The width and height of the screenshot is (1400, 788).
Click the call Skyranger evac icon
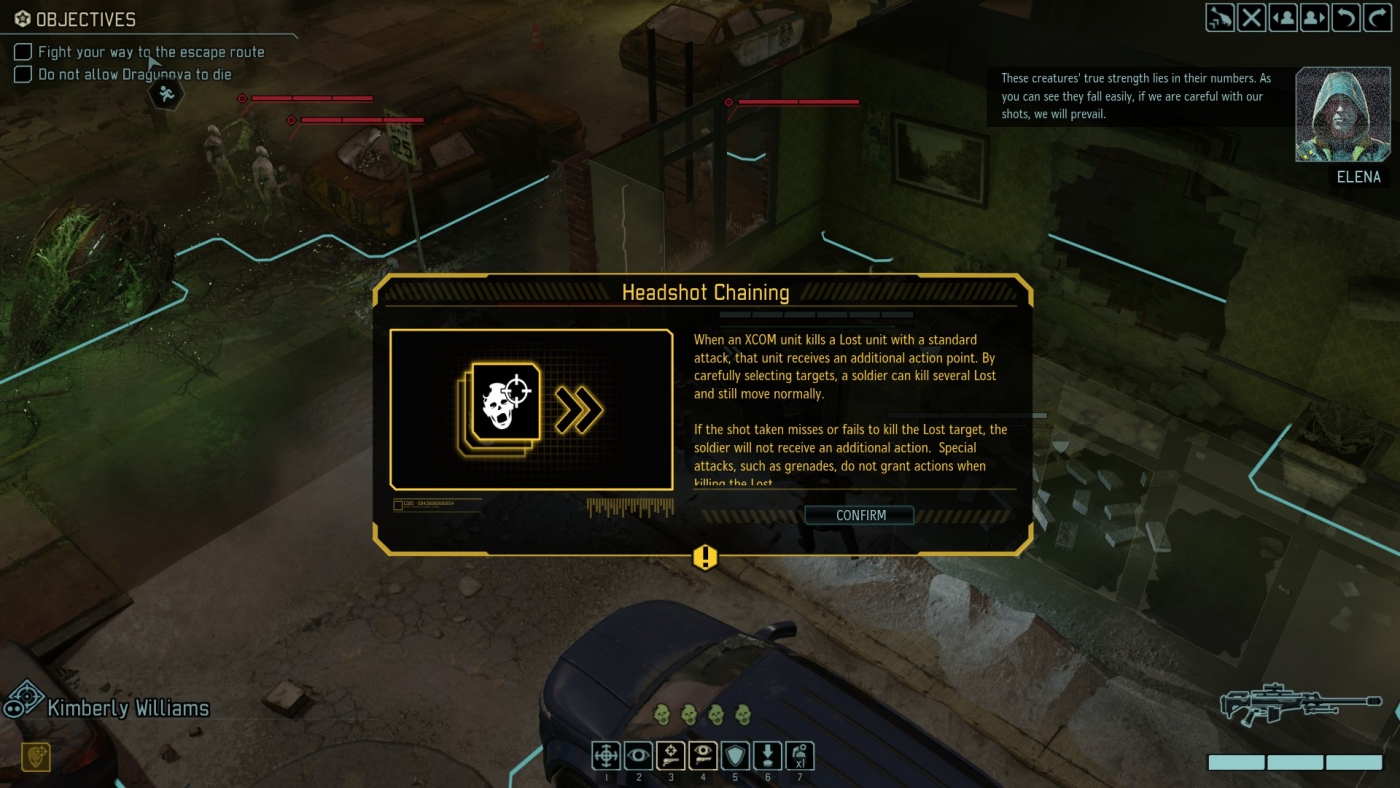click(1220, 17)
